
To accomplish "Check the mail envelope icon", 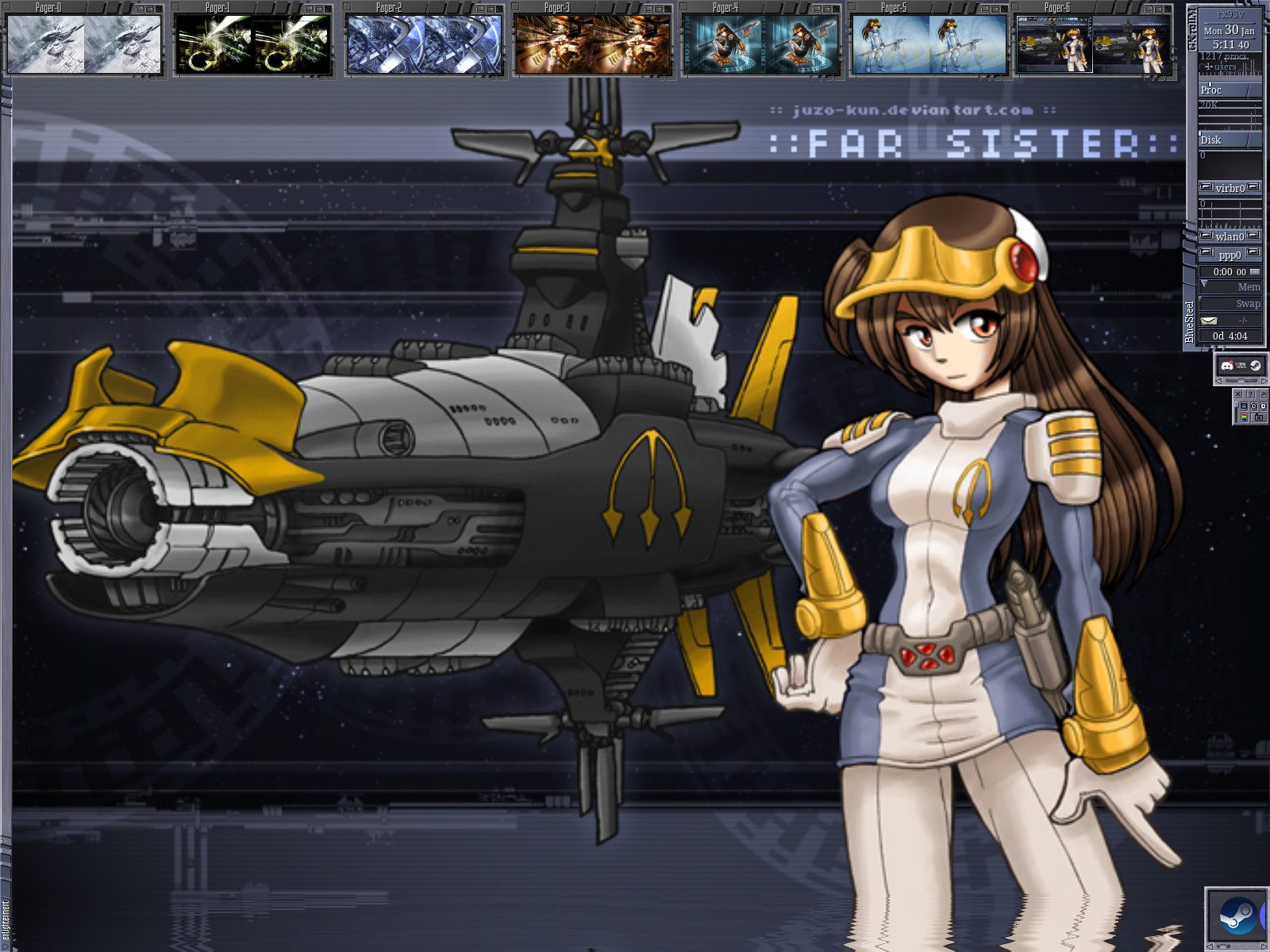I will pos(1209,321).
